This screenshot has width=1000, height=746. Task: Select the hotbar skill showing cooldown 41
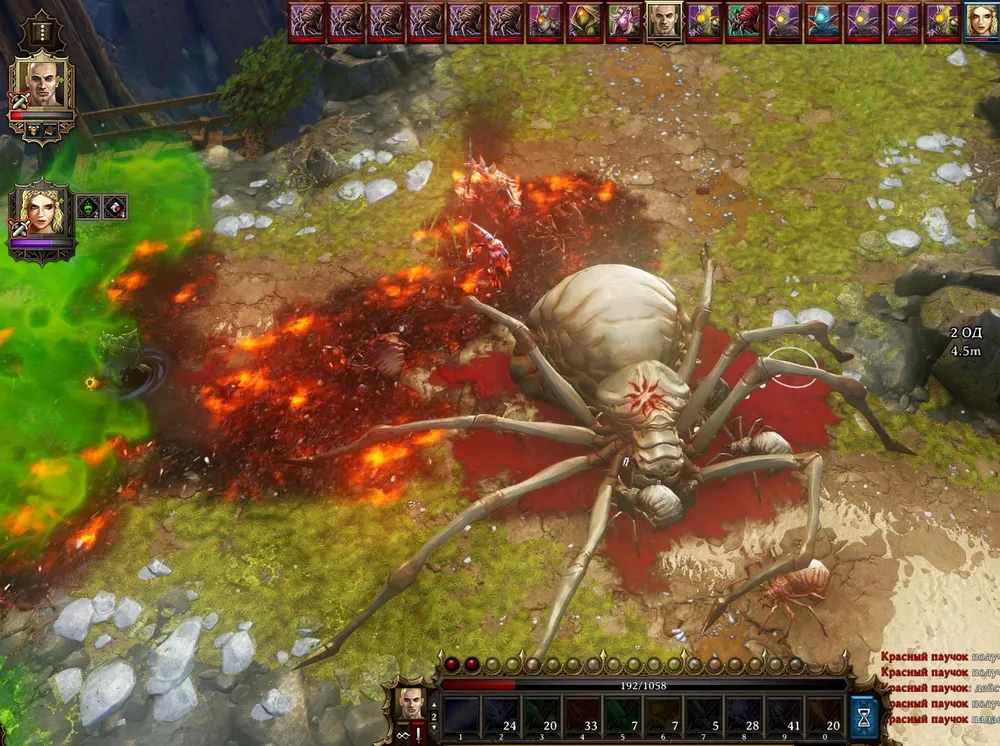coord(783,716)
